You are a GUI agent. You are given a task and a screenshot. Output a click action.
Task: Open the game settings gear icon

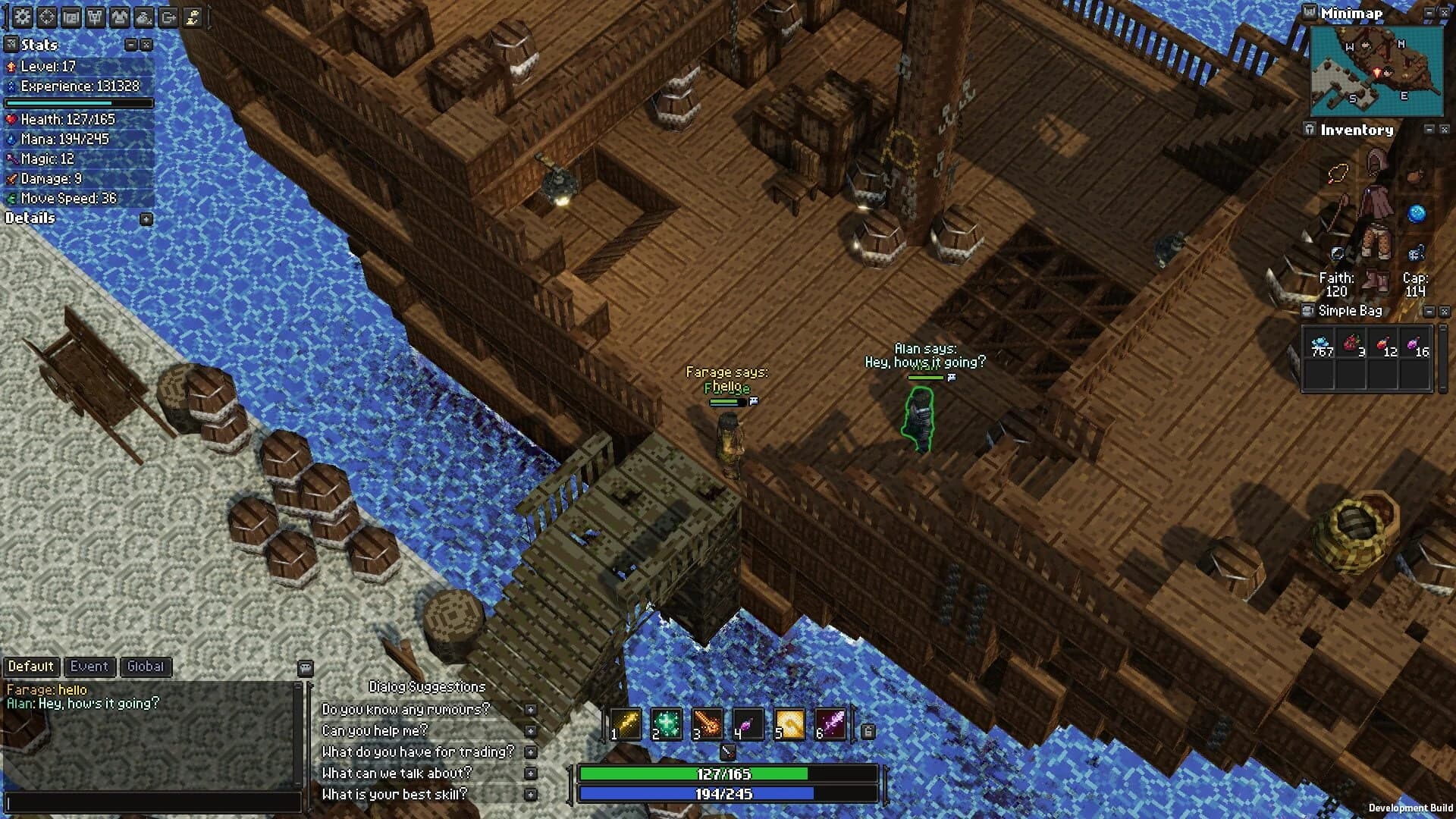click(21, 15)
